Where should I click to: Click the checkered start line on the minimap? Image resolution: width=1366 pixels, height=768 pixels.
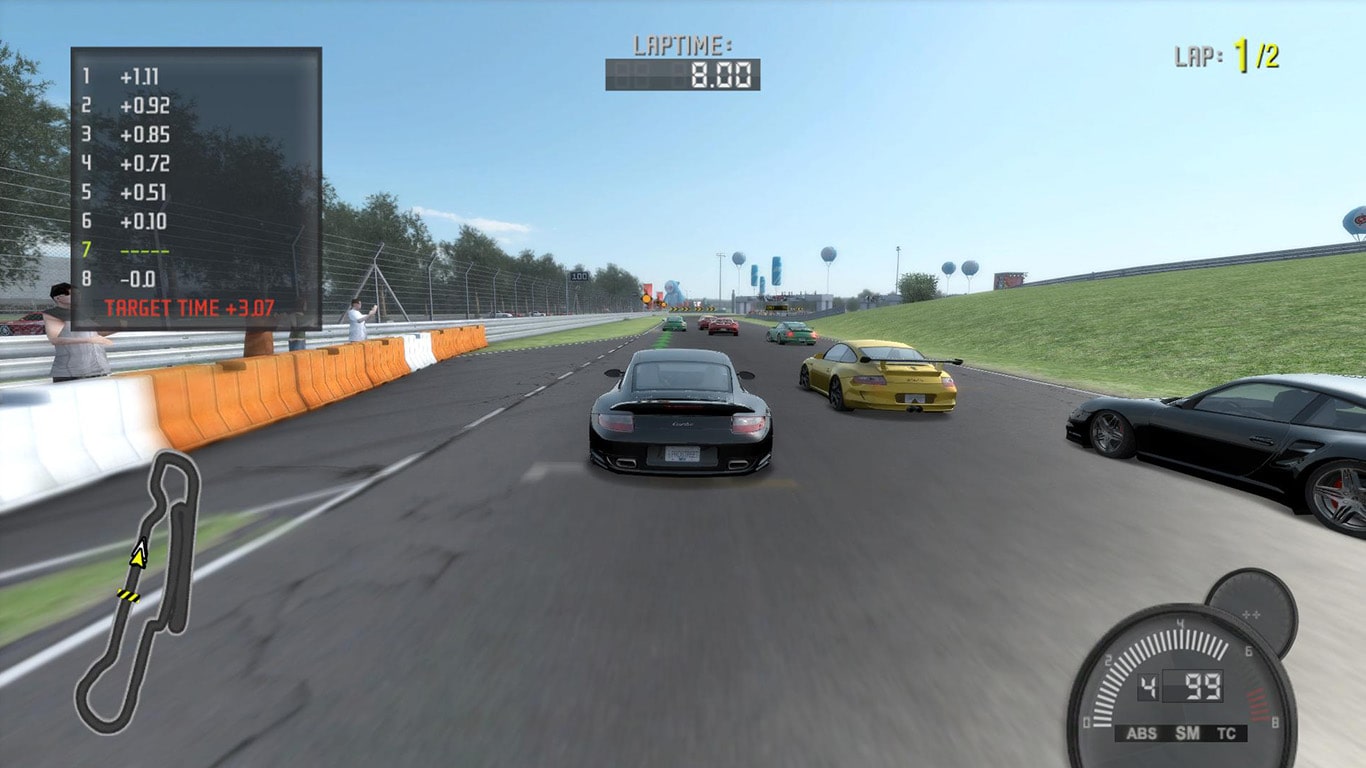(x=130, y=594)
